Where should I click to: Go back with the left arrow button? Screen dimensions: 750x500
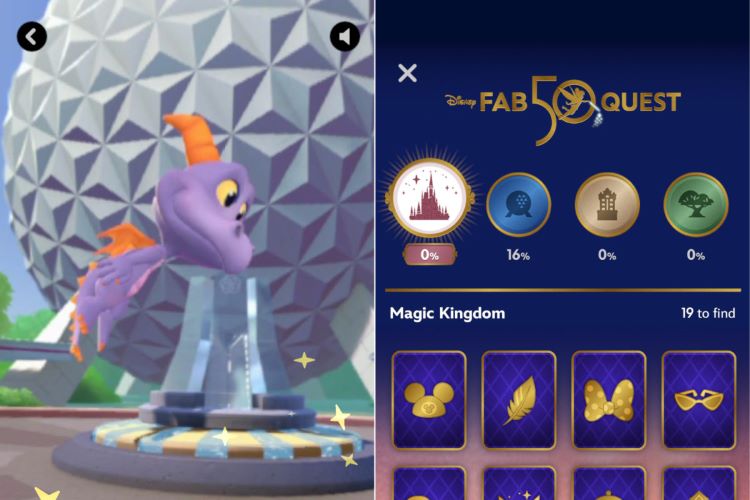point(32,37)
